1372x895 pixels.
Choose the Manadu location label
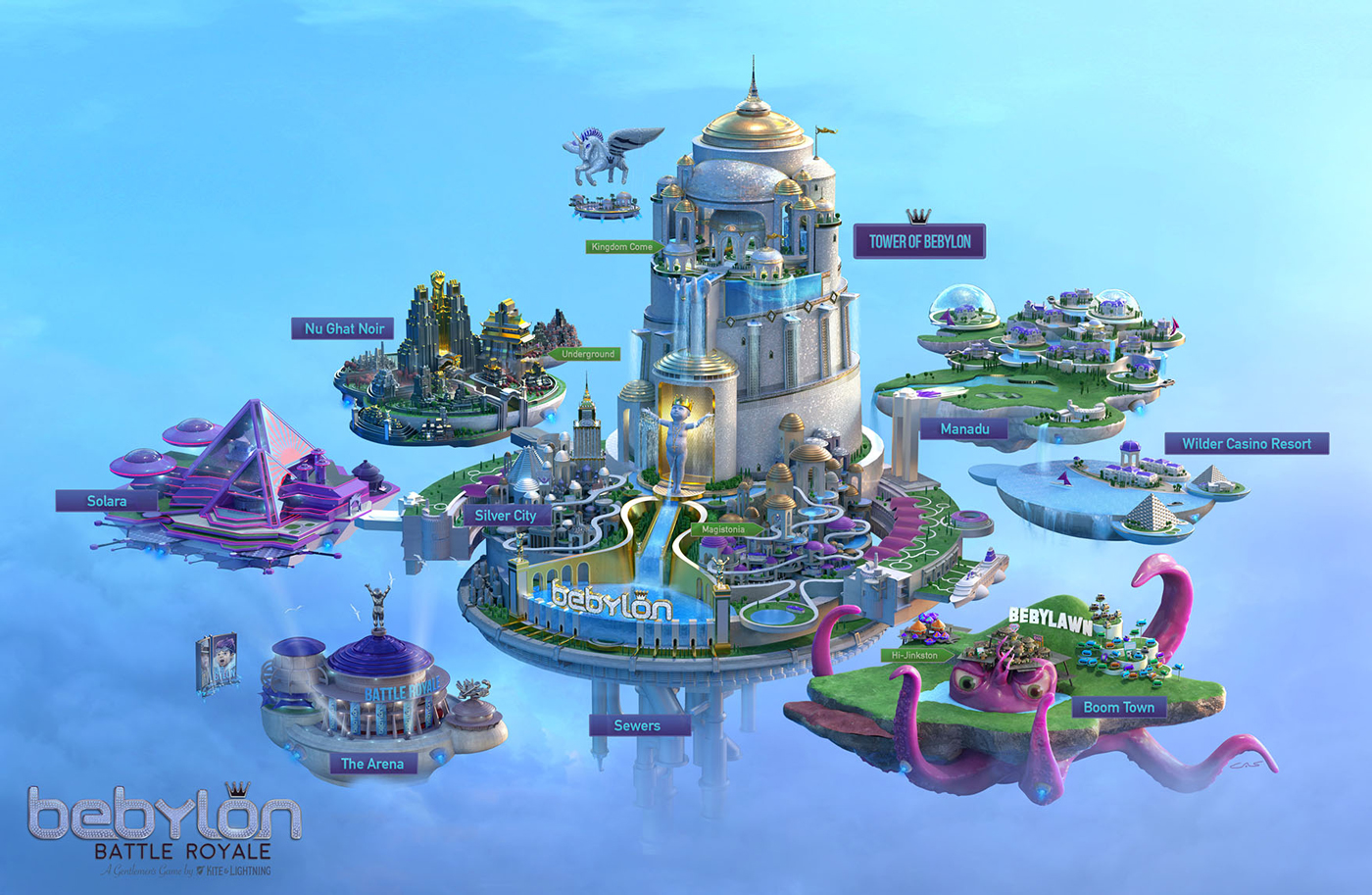coord(964,429)
